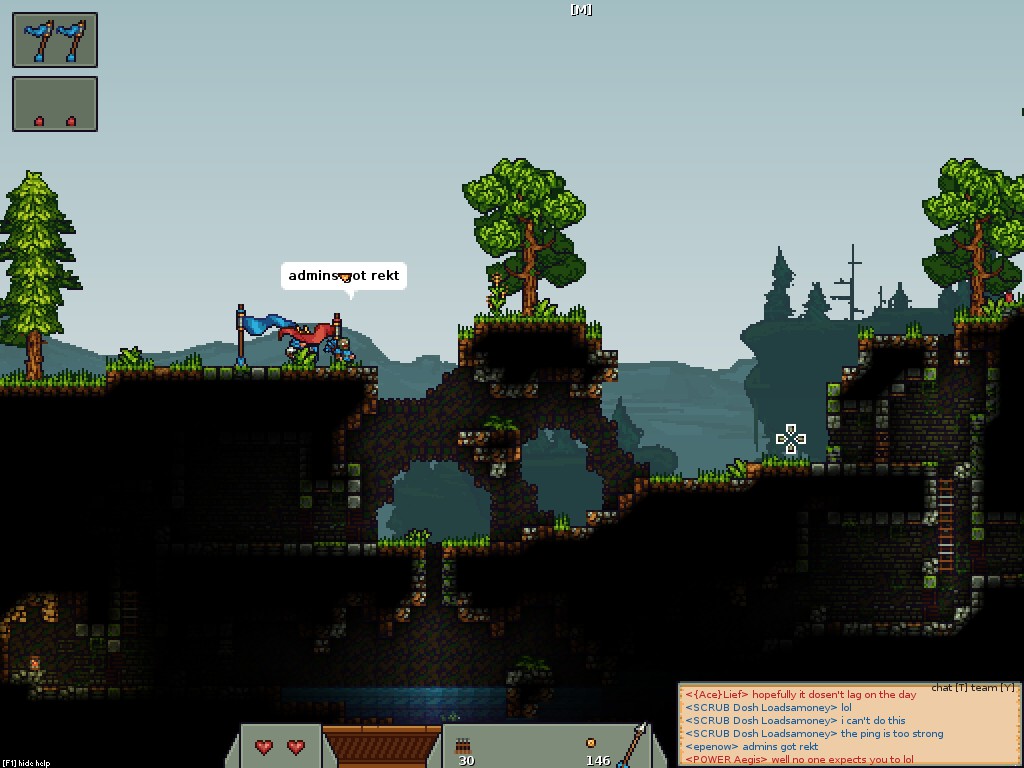Screen dimensions: 1024x768
Task: Click the blue team flags panel
Action: click(55, 40)
